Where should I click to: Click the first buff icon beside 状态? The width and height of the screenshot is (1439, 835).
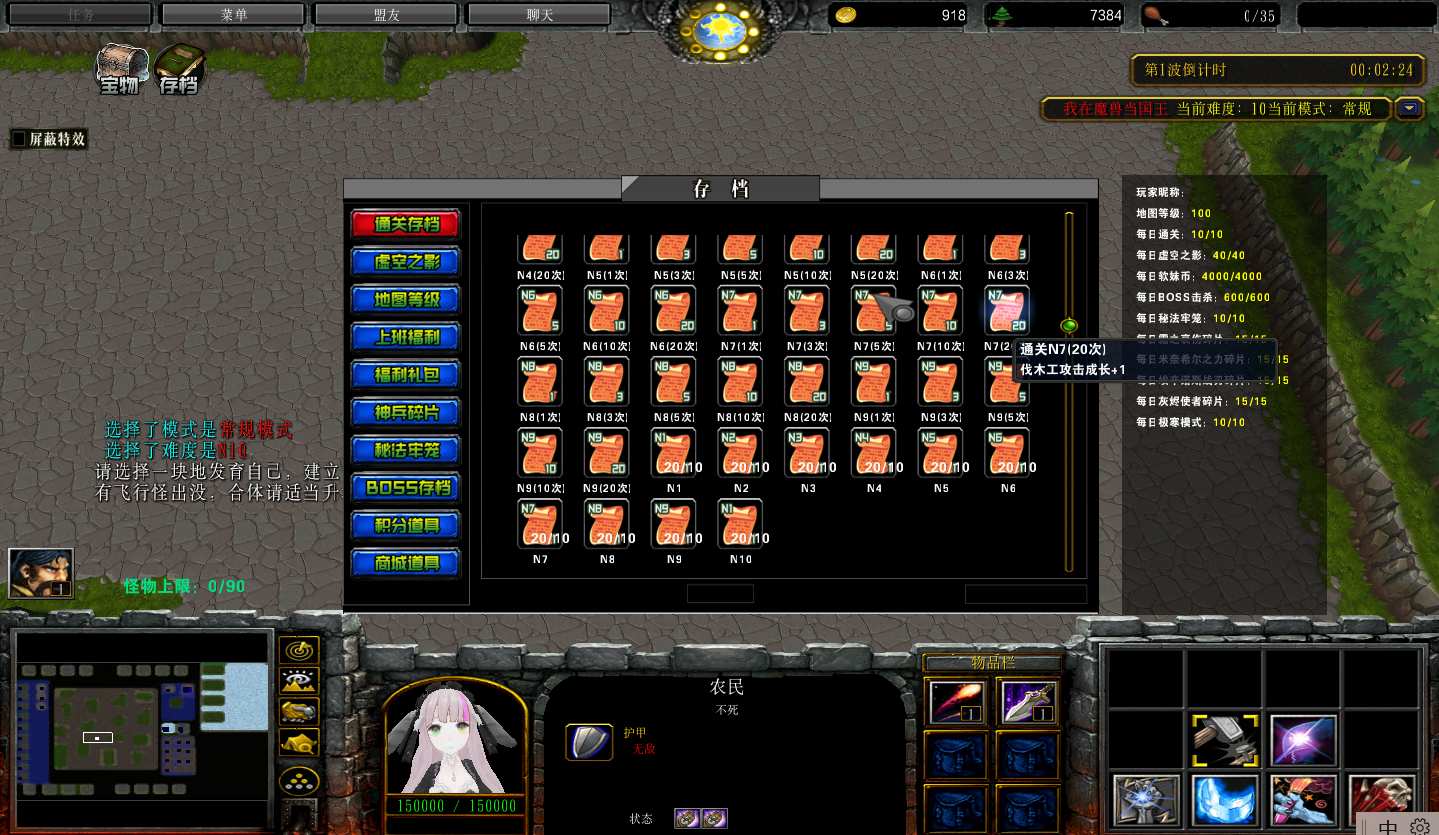(x=686, y=818)
